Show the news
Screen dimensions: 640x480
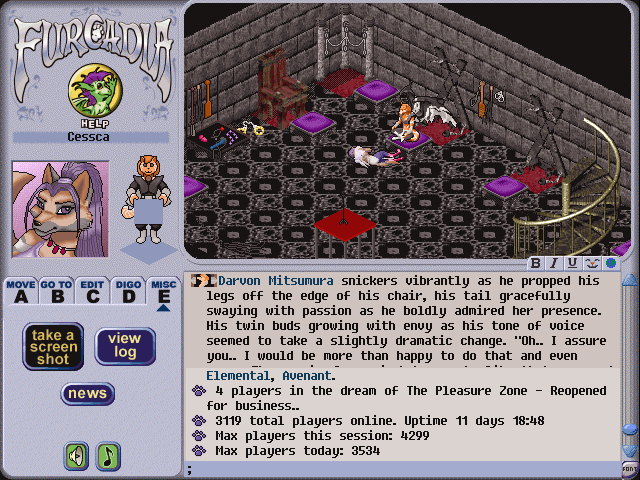point(88,393)
